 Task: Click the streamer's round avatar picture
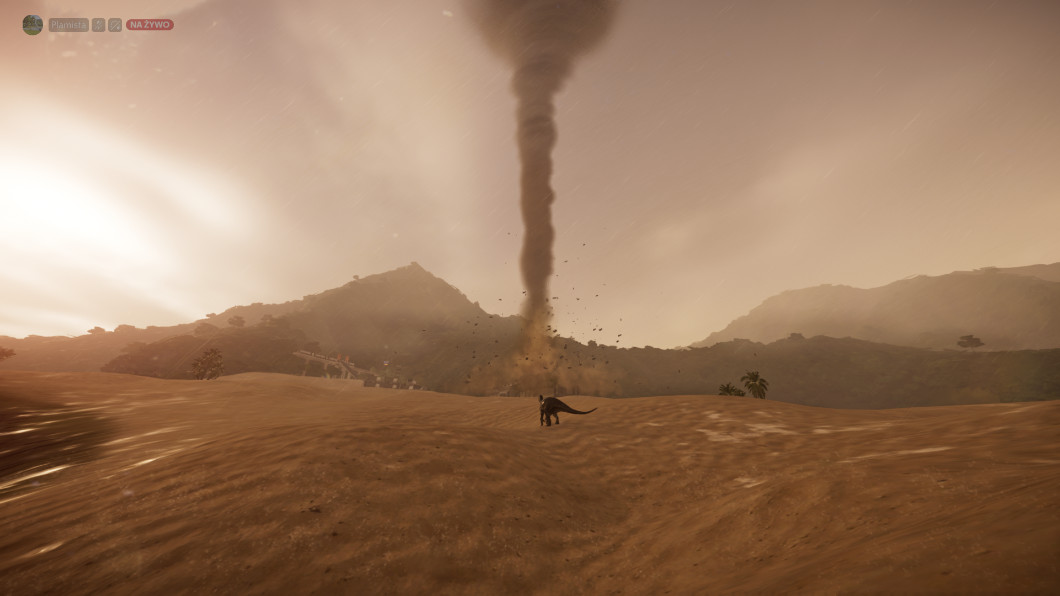pyautogui.click(x=32, y=25)
